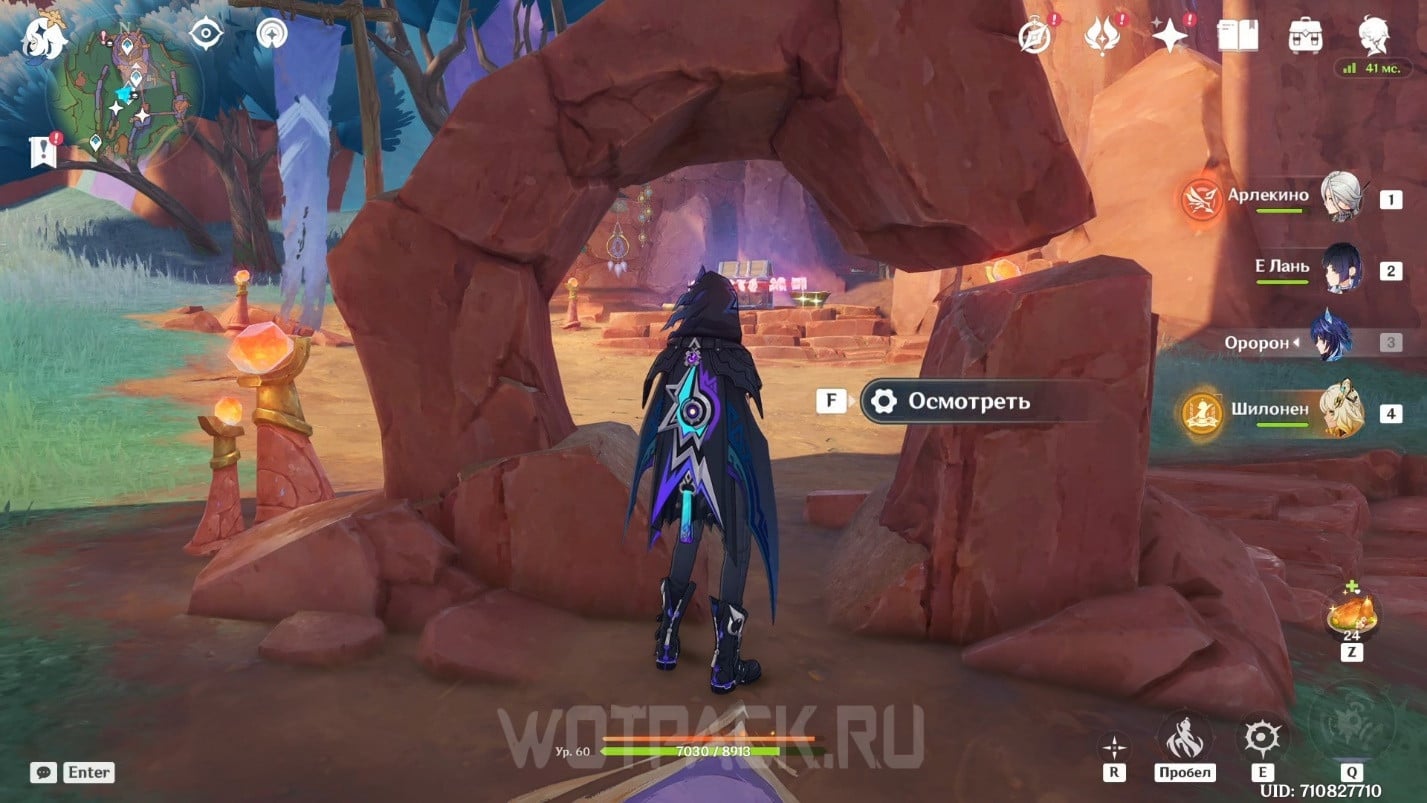1427x803 pixels.
Task: Open the character screen icon
Action: (x=1373, y=36)
